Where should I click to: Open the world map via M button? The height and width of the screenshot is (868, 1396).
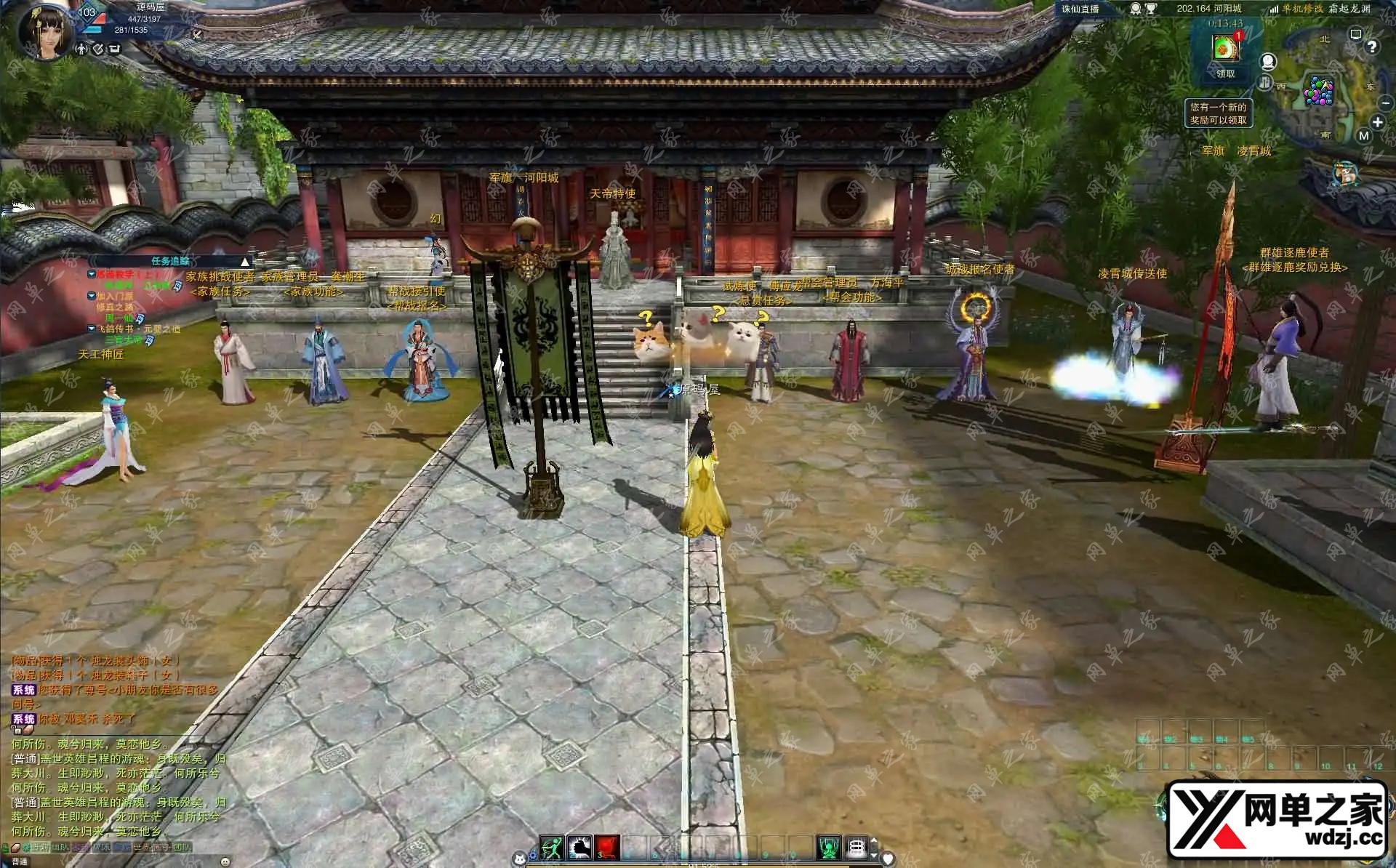pyautogui.click(x=1363, y=136)
